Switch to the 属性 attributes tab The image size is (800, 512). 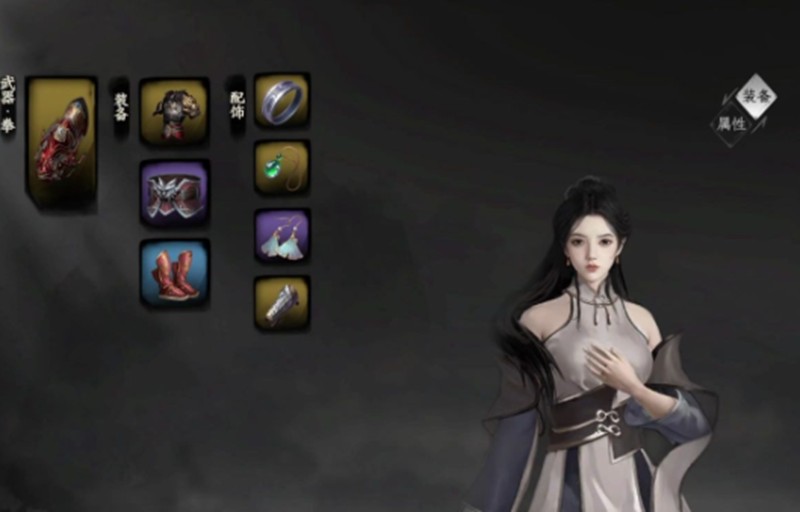(x=730, y=124)
